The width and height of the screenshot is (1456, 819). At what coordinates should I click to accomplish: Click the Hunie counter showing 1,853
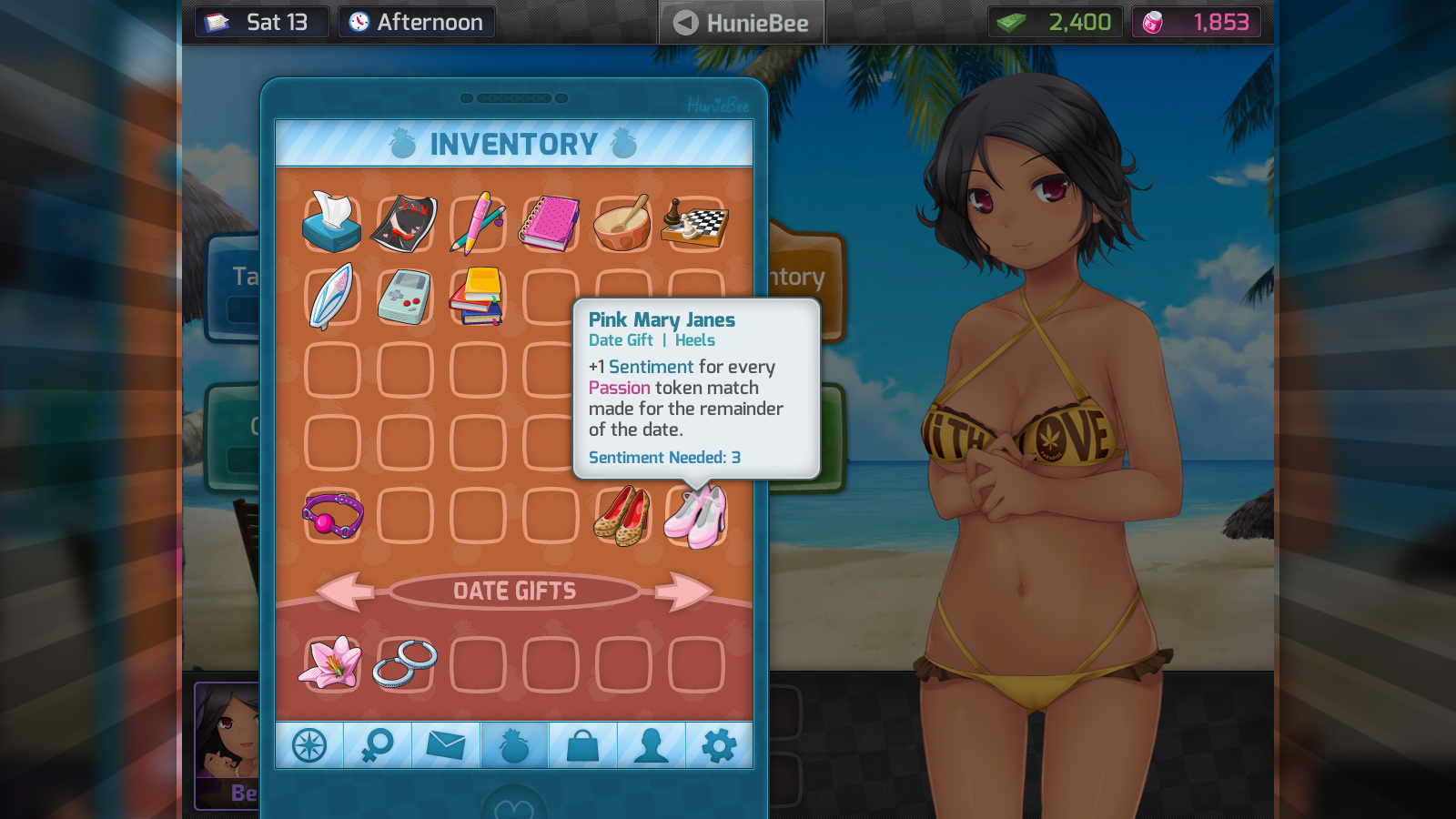[x=1197, y=22]
